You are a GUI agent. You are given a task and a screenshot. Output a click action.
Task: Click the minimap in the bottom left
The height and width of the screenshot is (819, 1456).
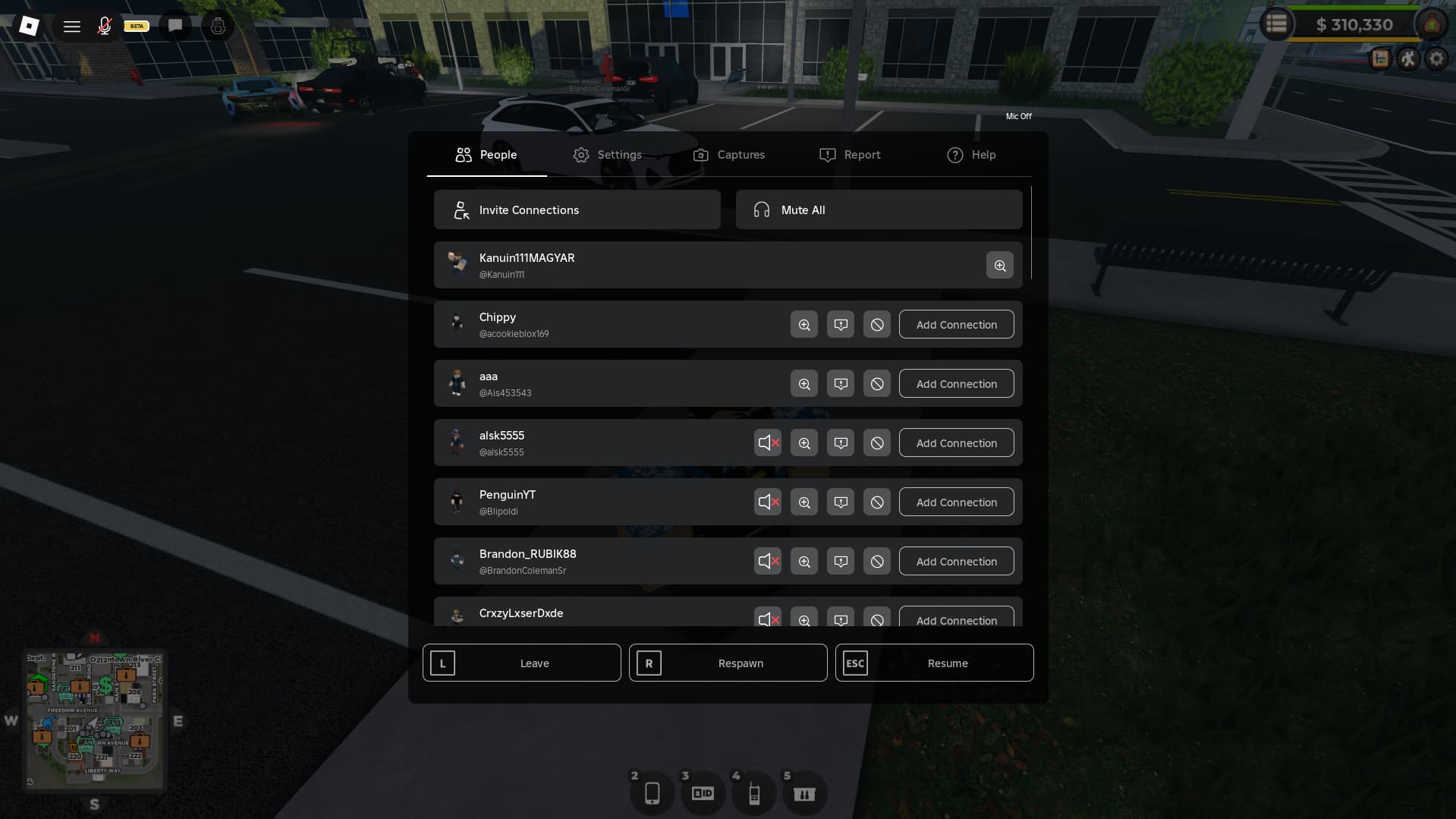coord(94,719)
